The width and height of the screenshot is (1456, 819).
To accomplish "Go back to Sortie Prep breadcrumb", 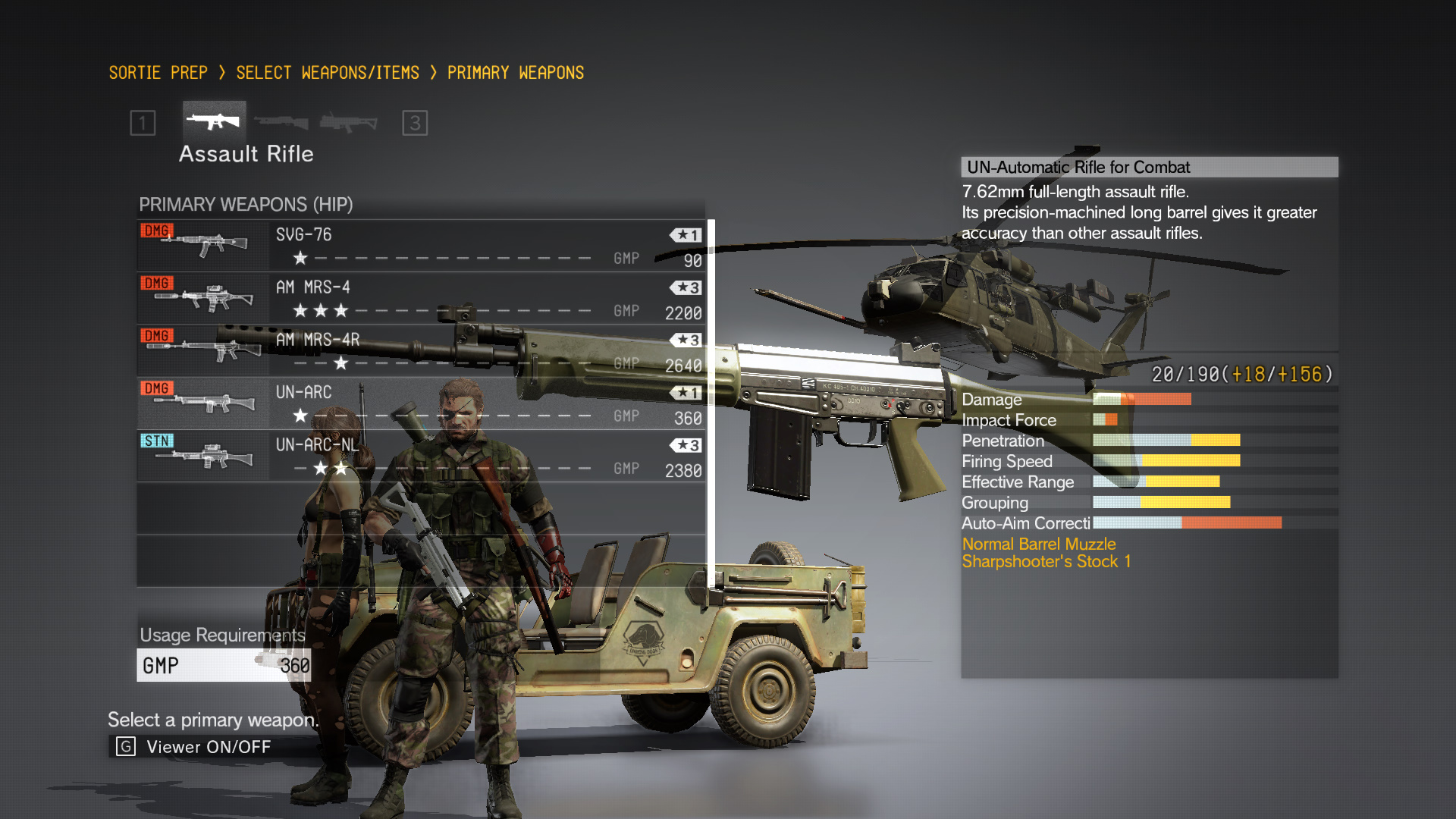I will coord(158,73).
